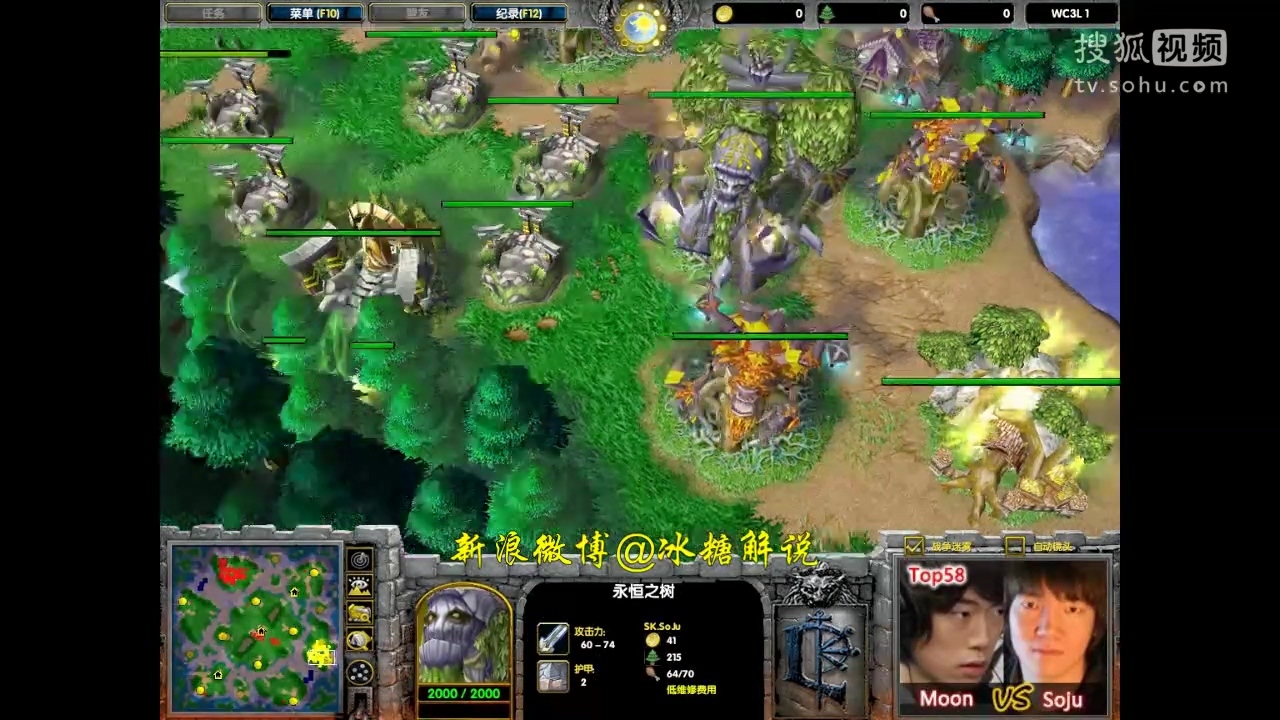The width and height of the screenshot is (1280, 720).
Task: Disable the 战争迷雾 checkbox
Action: (x=914, y=547)
